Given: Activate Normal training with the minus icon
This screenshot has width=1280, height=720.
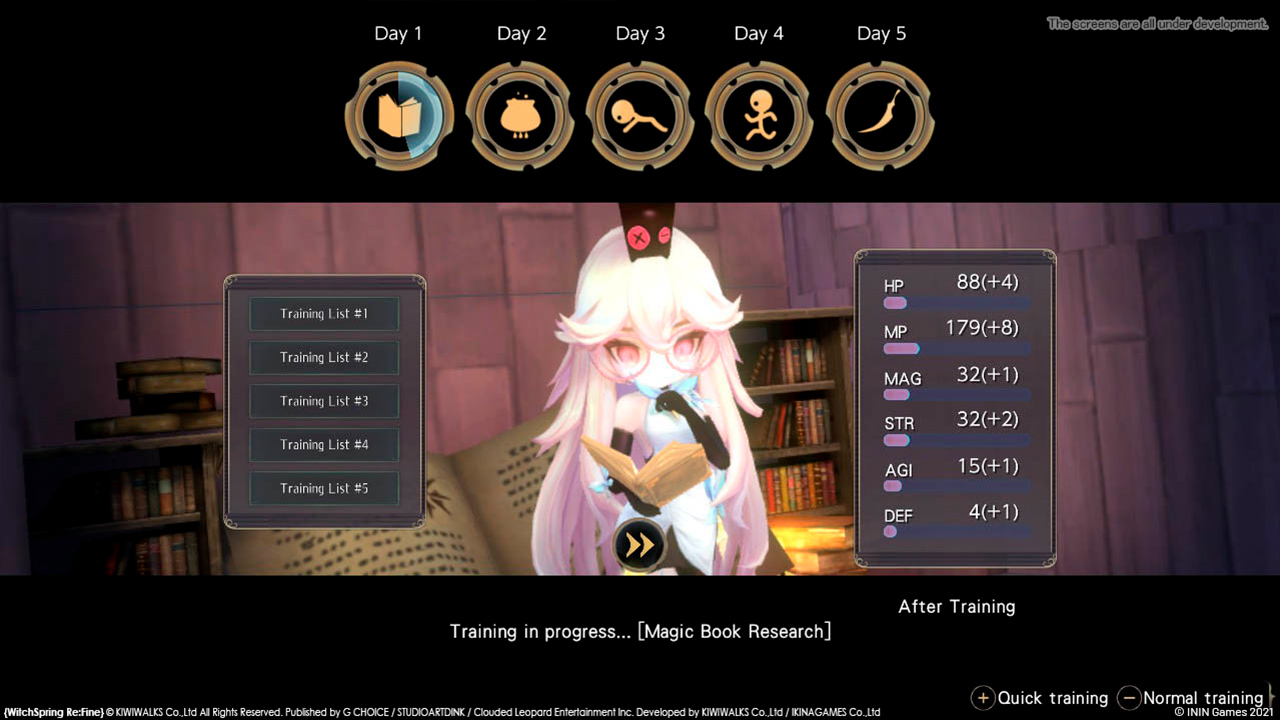Looking at the screenshot, I should click(1129, 698).
